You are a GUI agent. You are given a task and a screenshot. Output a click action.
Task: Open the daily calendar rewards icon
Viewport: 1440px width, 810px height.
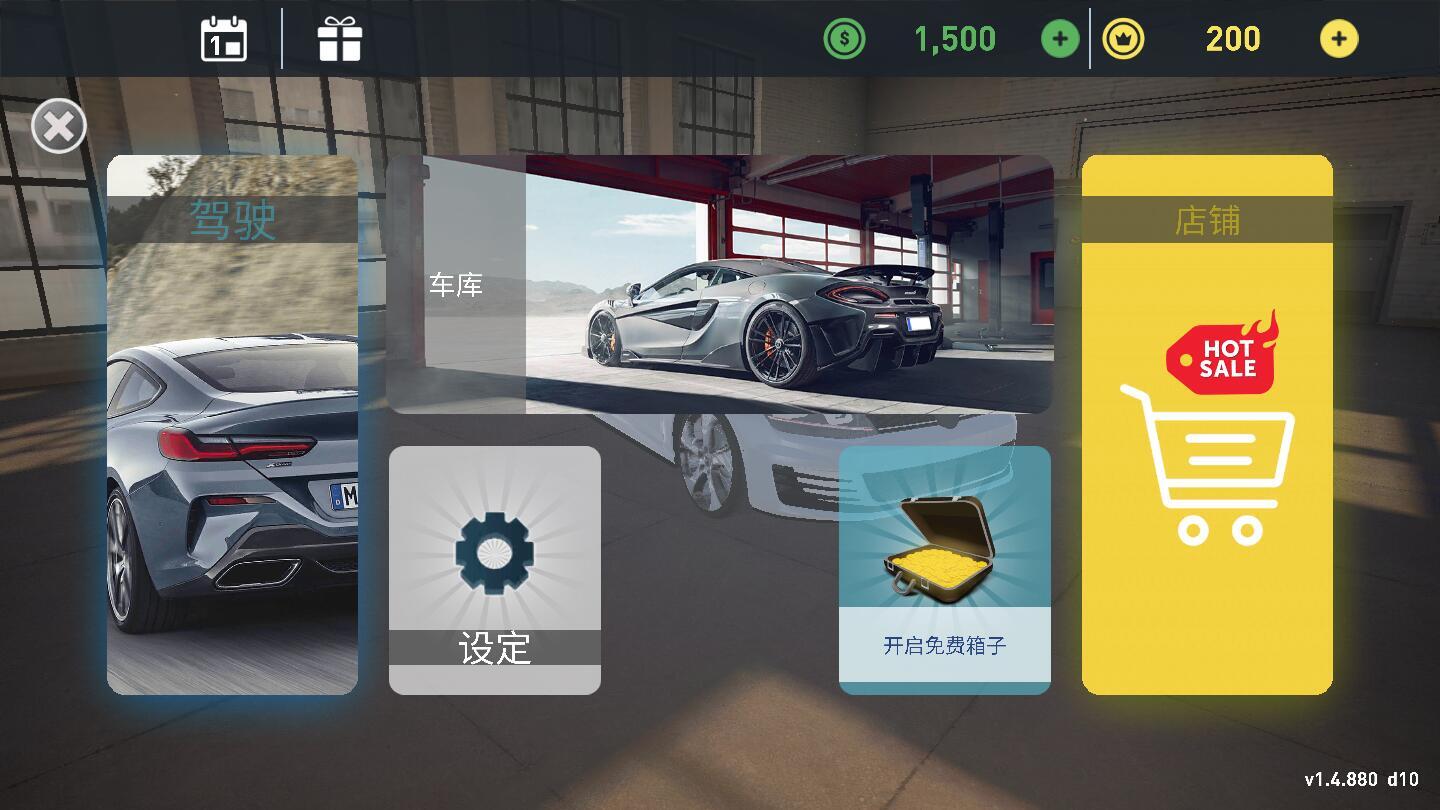tap(224, 39)
